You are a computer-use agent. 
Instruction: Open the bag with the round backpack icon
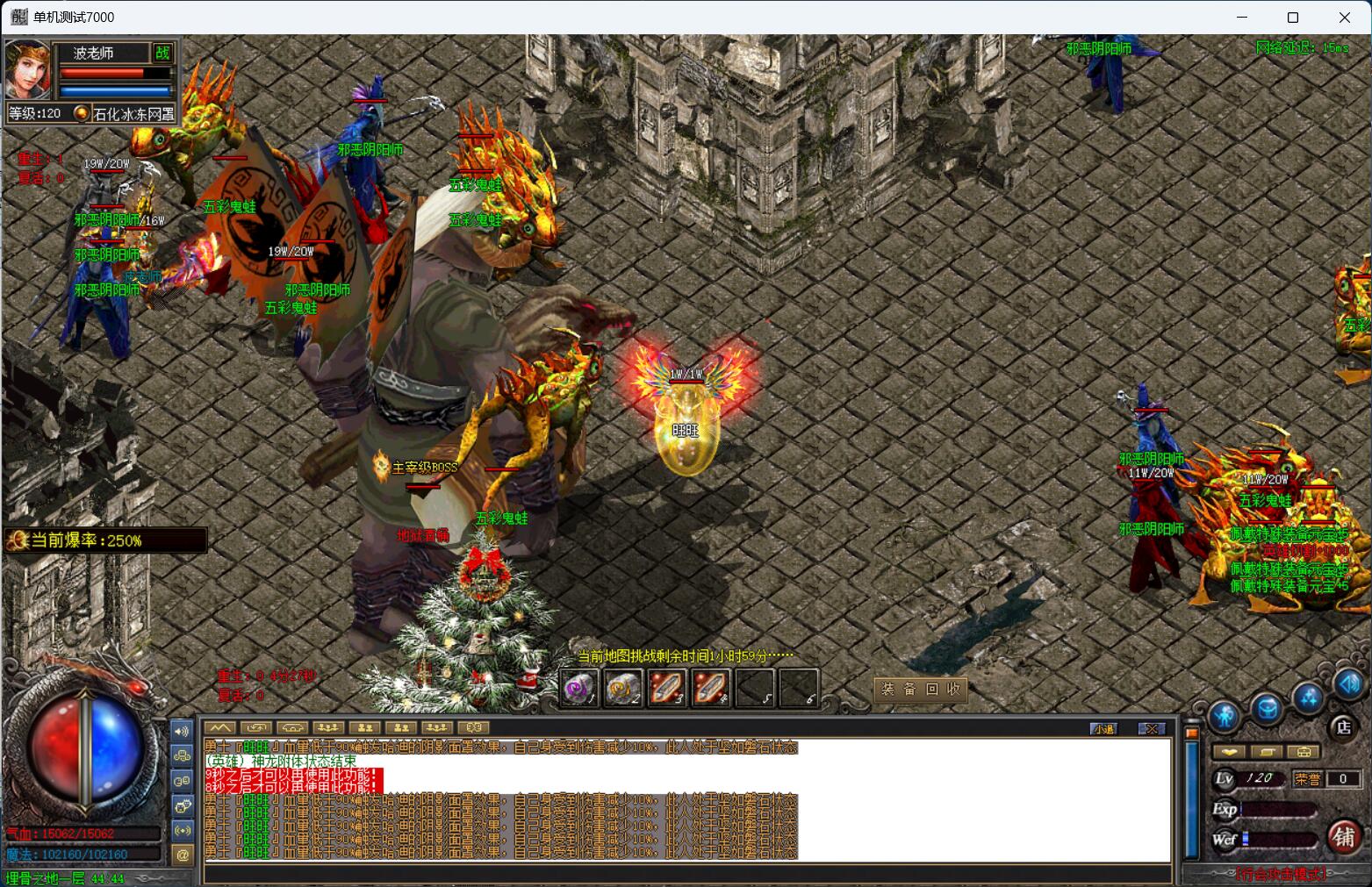tap(1266, 708)
